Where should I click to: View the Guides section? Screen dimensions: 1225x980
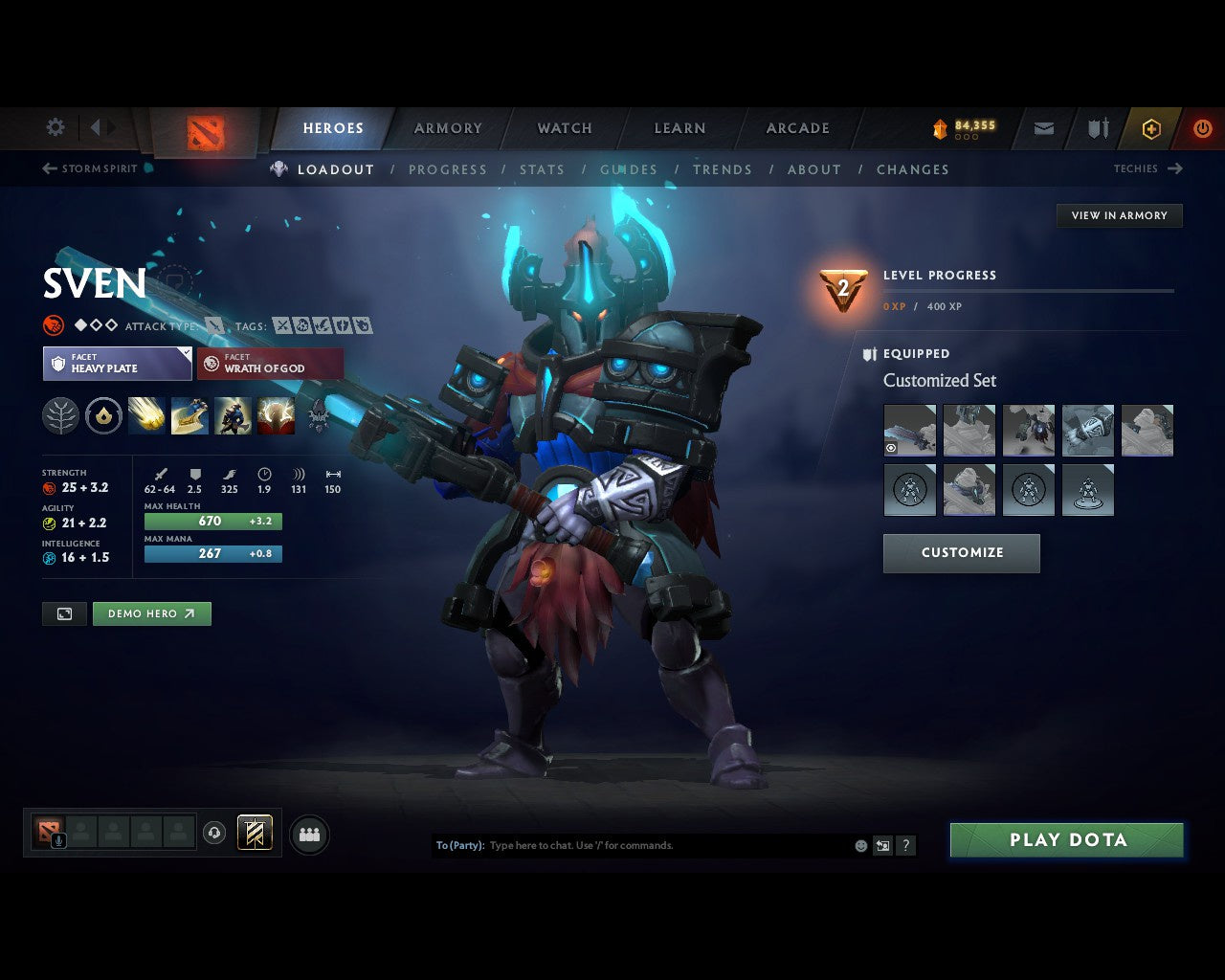coord(629,169)
